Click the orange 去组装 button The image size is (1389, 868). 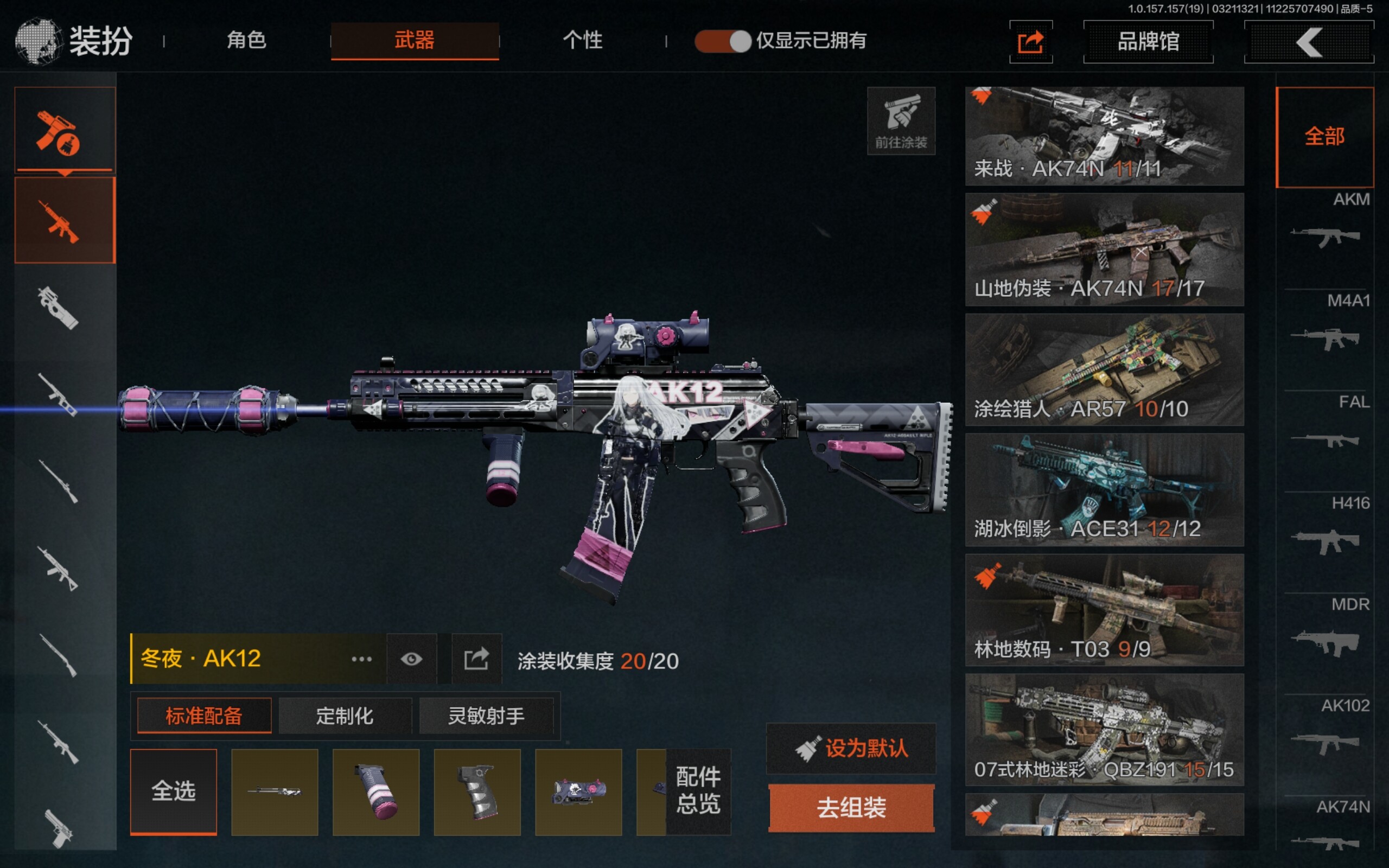point(851,808)
